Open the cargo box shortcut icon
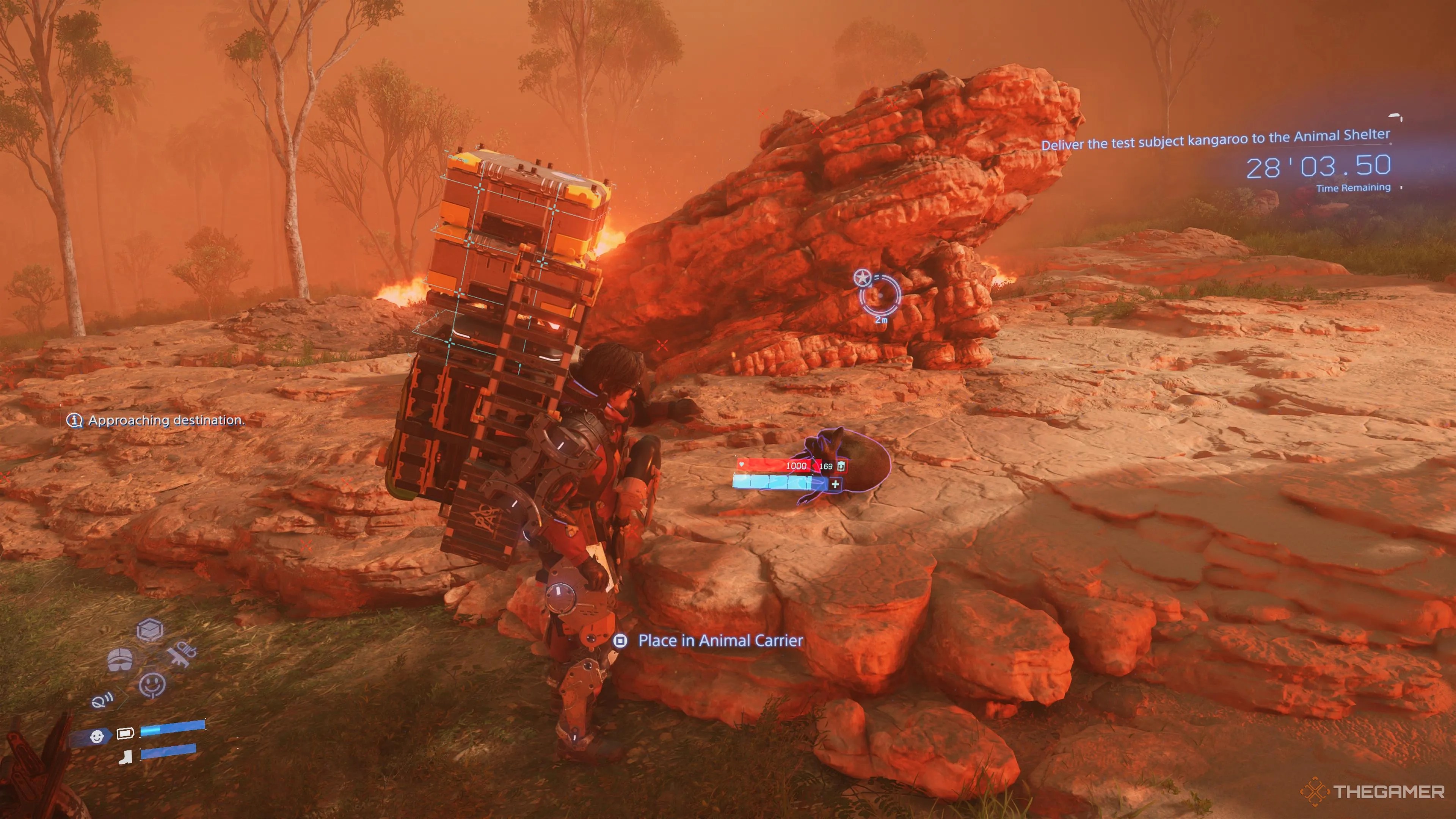The height and width of the screenshot is (819, 1456). click(151, 630)
